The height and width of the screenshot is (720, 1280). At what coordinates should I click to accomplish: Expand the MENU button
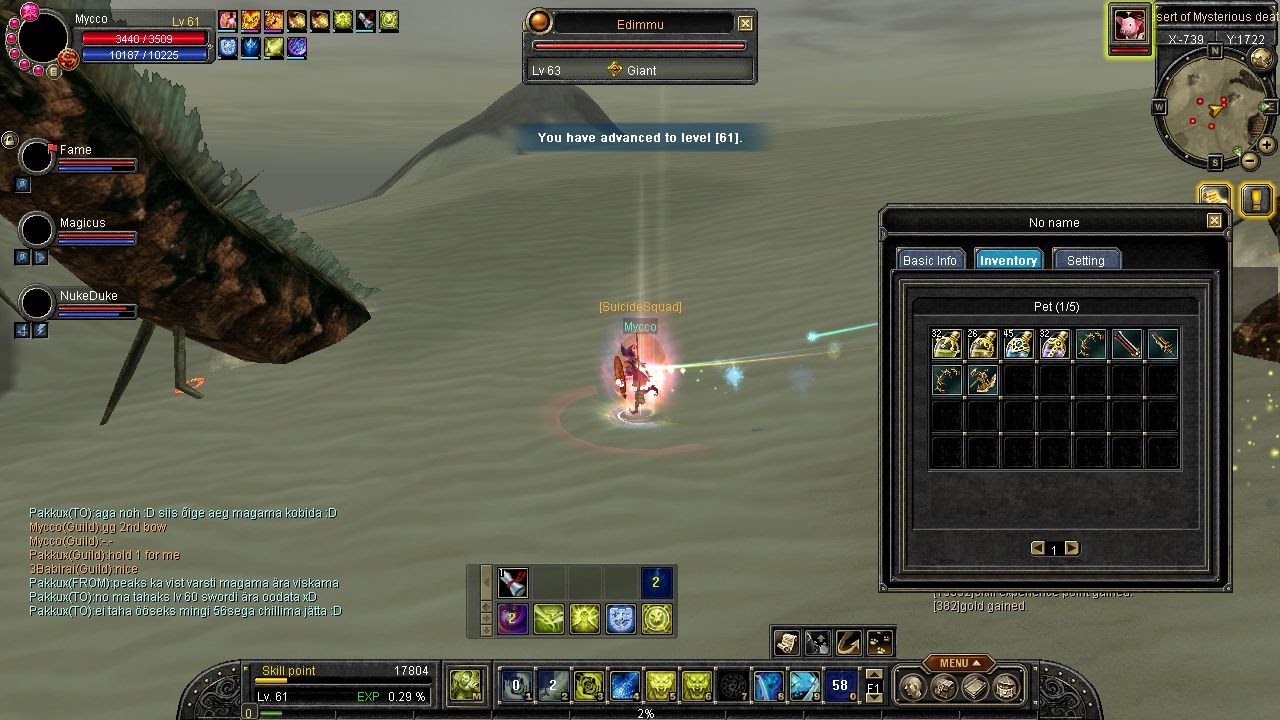958,663
